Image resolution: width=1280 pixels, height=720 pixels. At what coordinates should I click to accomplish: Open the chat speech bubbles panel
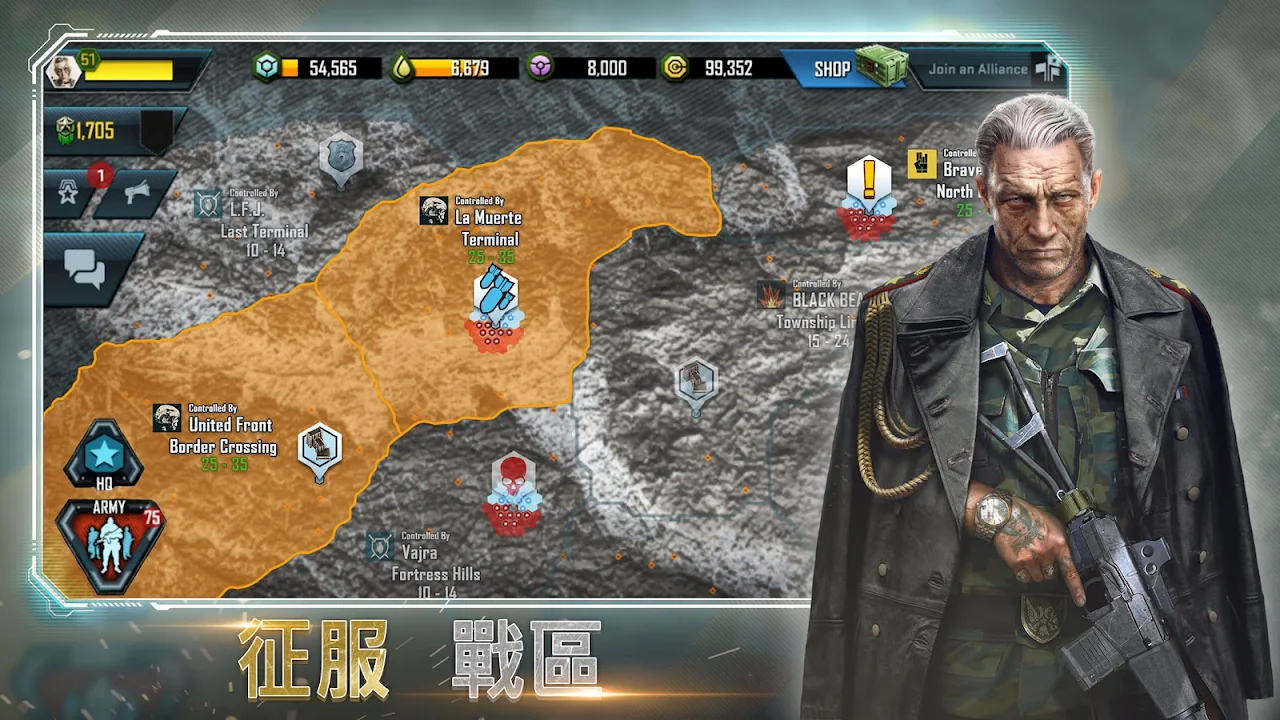(85, 268)
